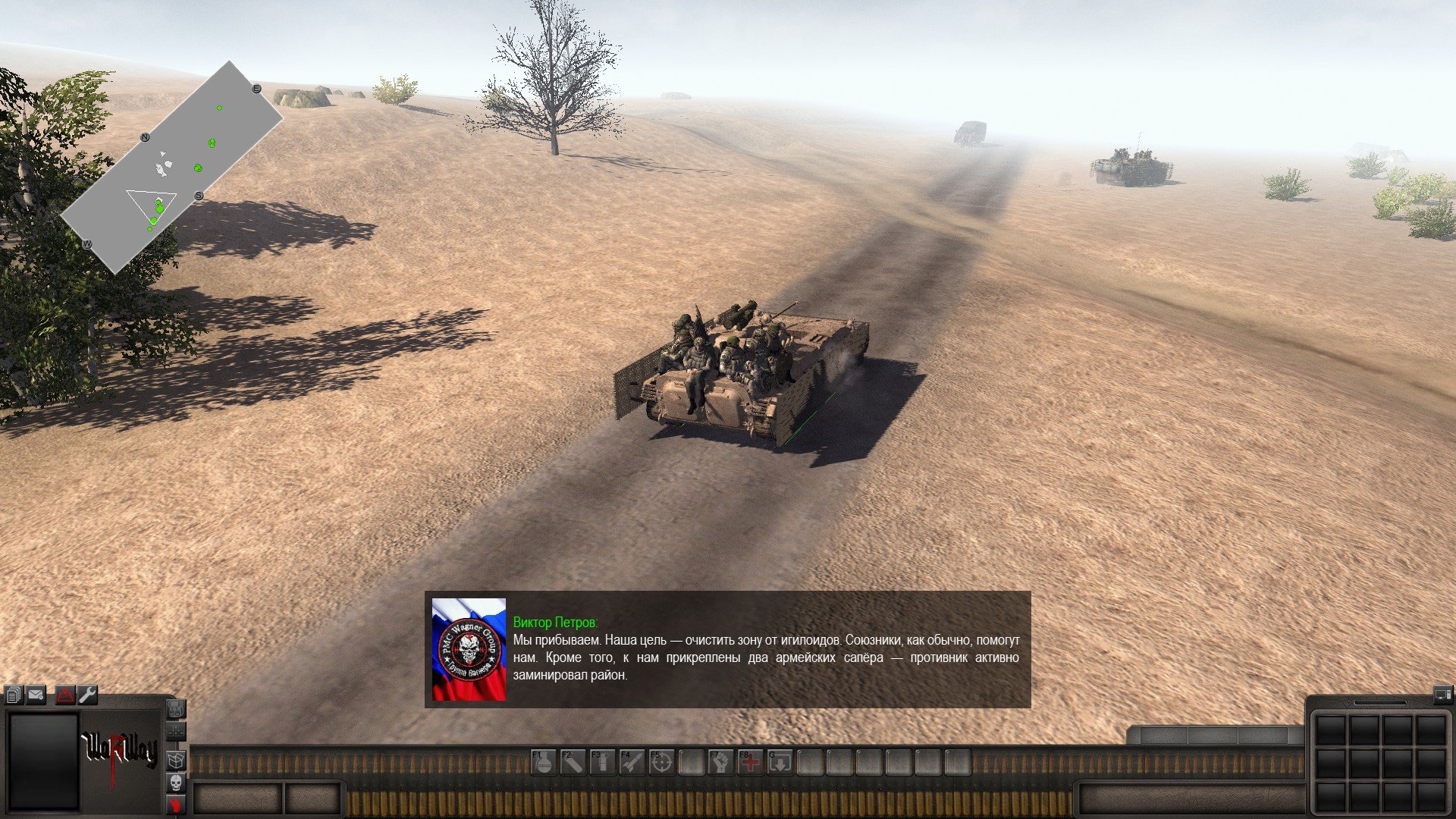Screen dimensions: 1456x819
Task: Use the F8 red cross heal action
Action: pyautogui.click(x=750, y=762)
